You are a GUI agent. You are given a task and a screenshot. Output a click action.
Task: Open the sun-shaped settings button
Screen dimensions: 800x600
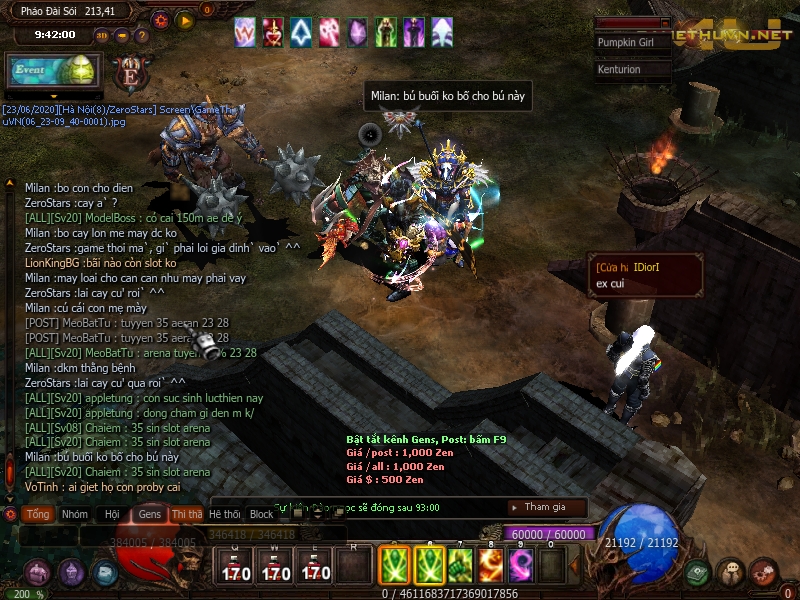click(x=161, y=19)
